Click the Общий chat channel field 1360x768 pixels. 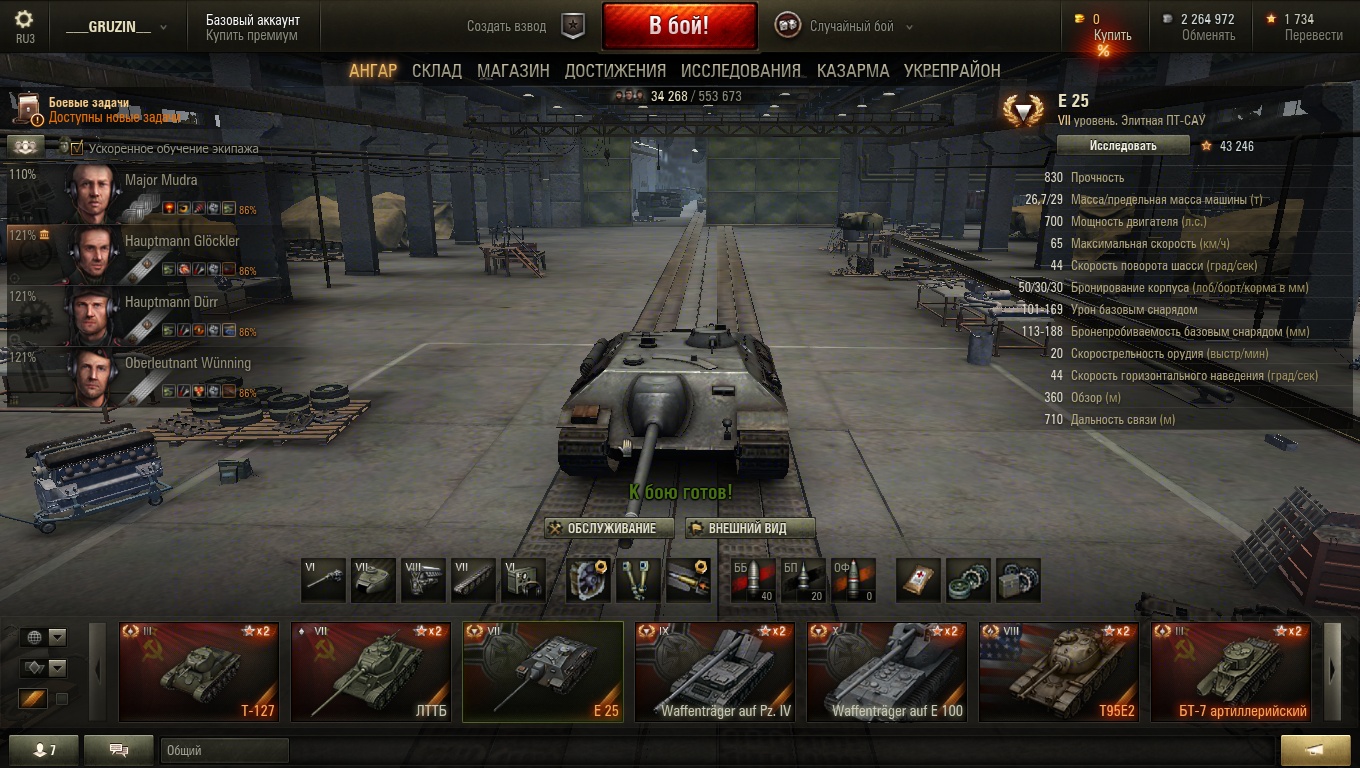coord(224,750)
